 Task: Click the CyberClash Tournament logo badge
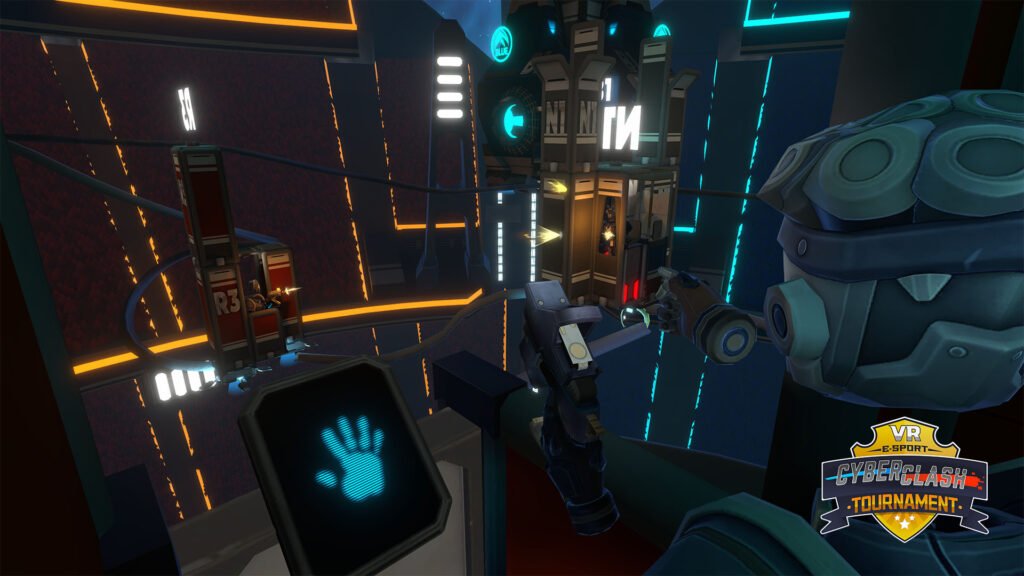click(x=904, y=479)
